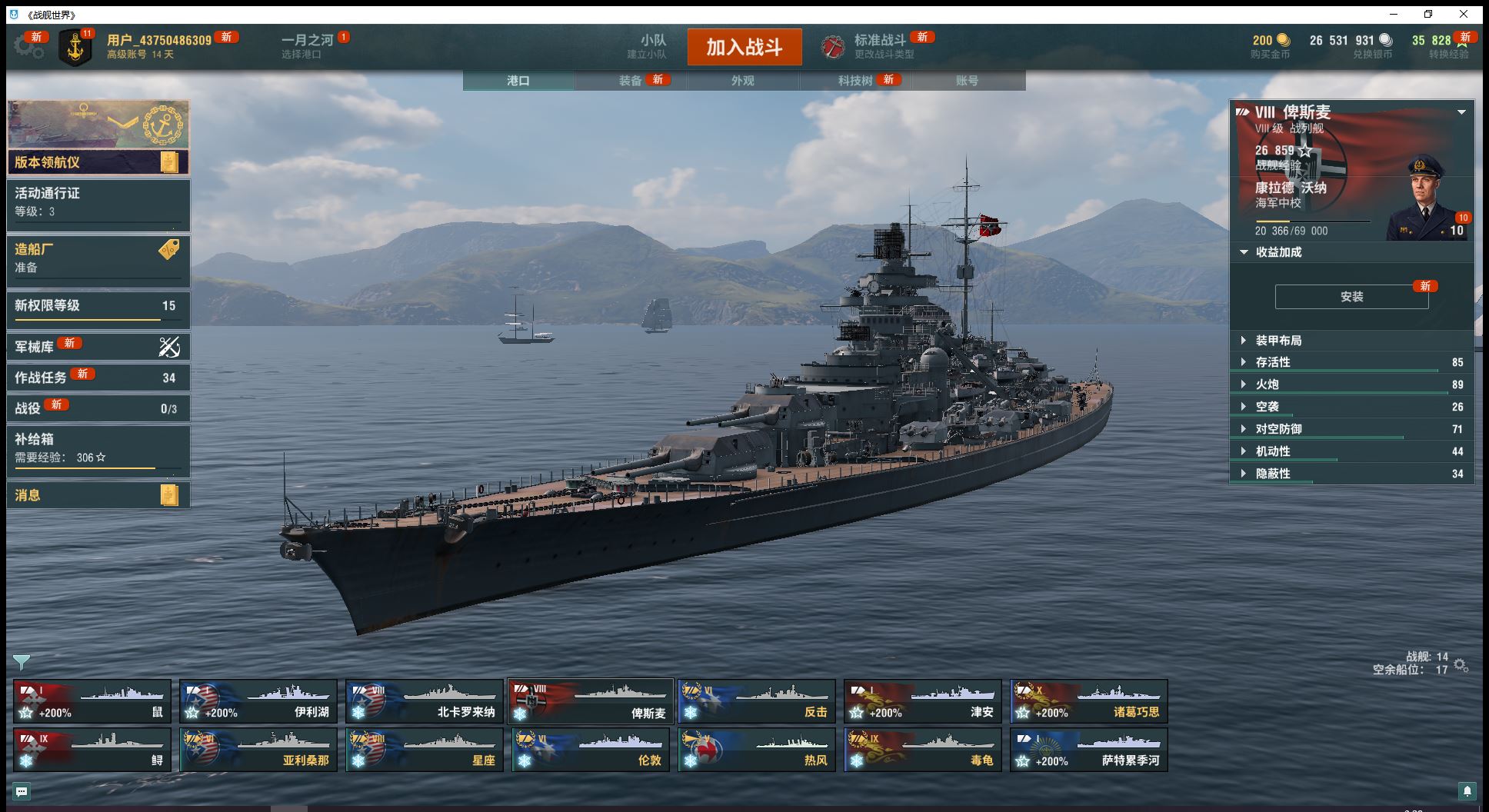
Task: View 作战任务 combat missions
Action: [x=98, y=378]
